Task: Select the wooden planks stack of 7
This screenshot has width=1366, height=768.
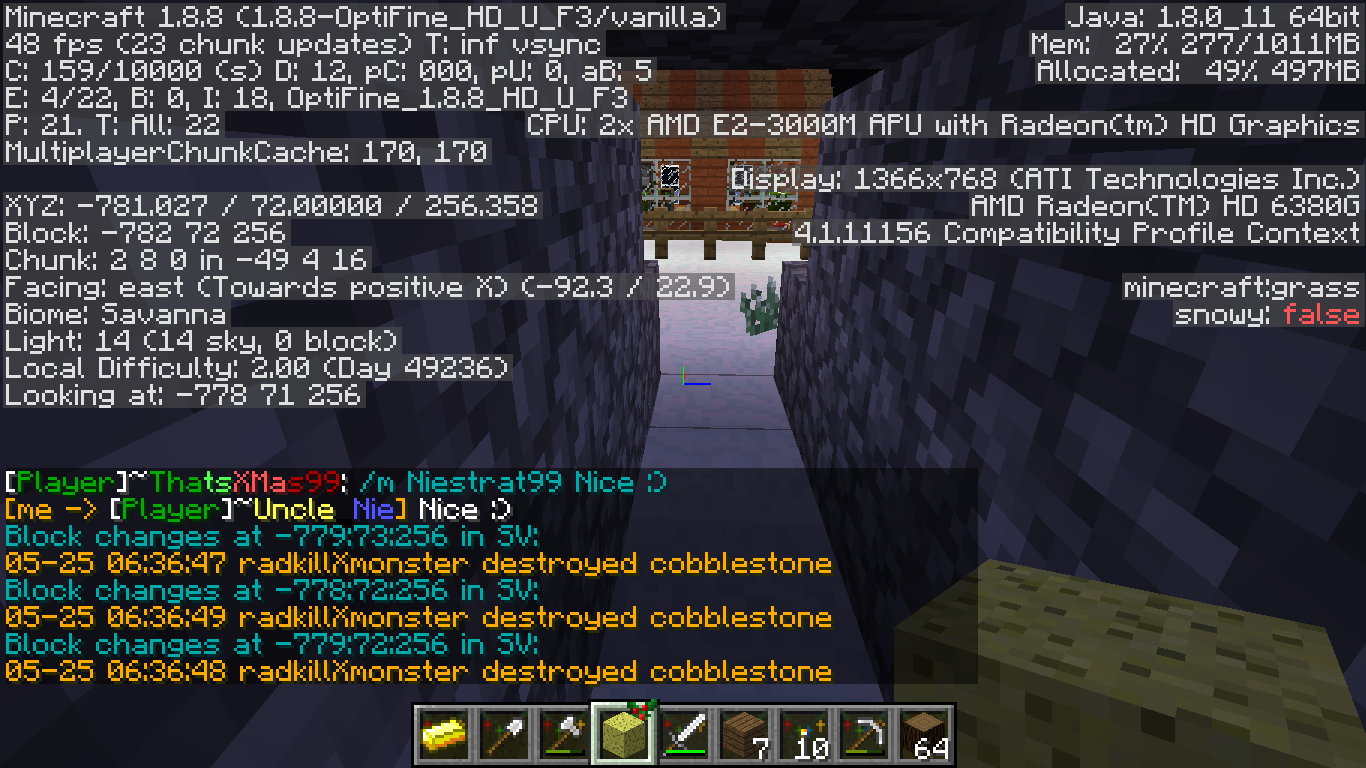Action: [745, 735]
